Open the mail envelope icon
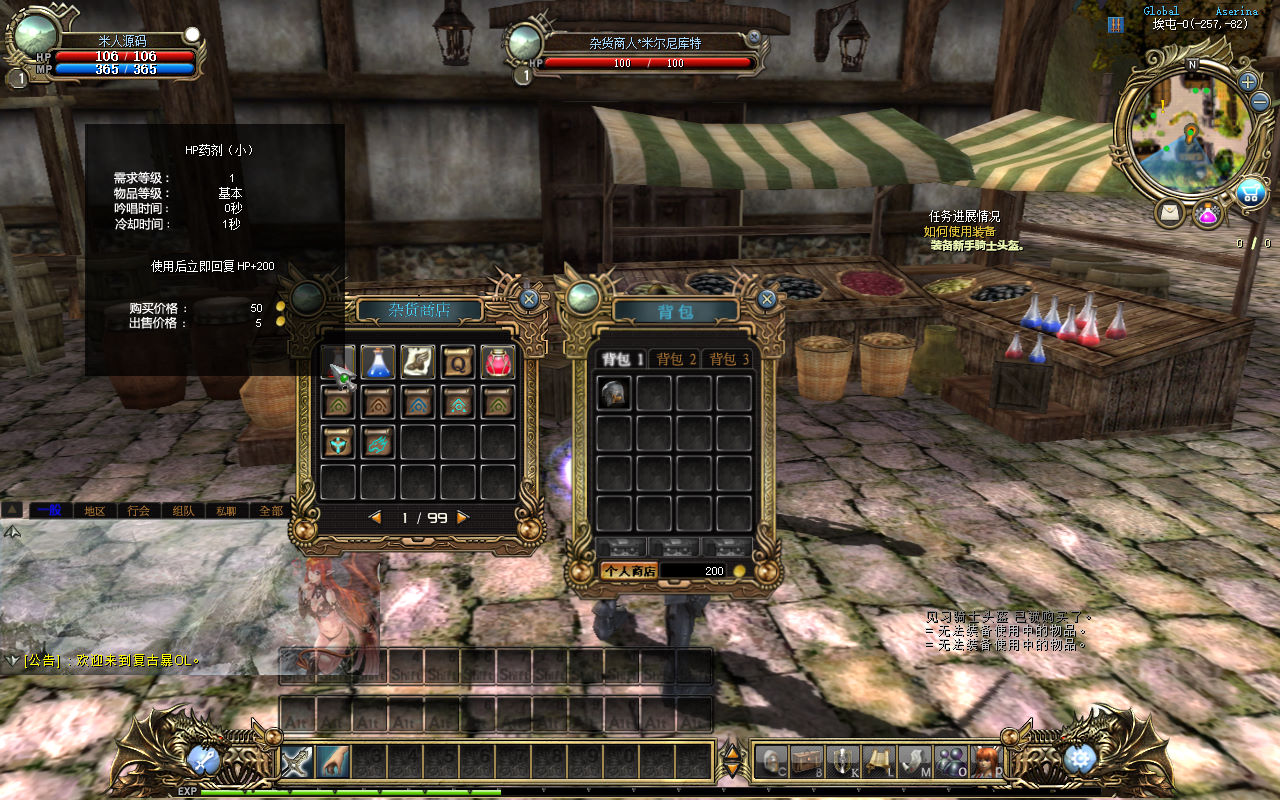 click(x=1169, y=213)
